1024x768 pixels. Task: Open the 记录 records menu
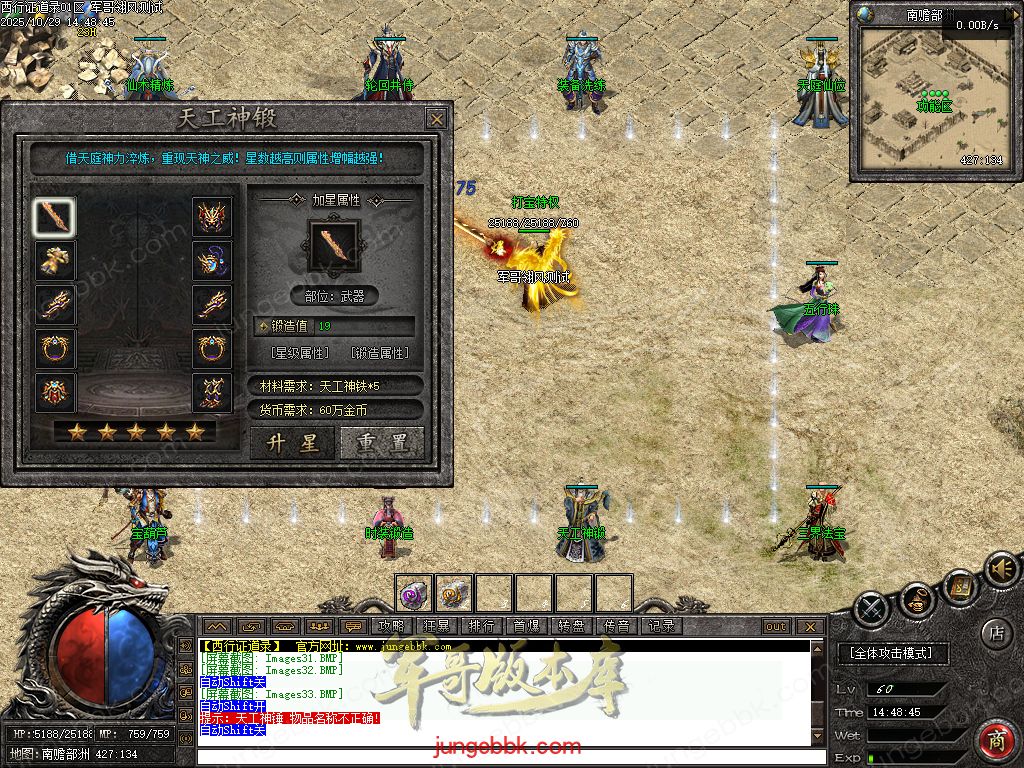coord(661,627)
